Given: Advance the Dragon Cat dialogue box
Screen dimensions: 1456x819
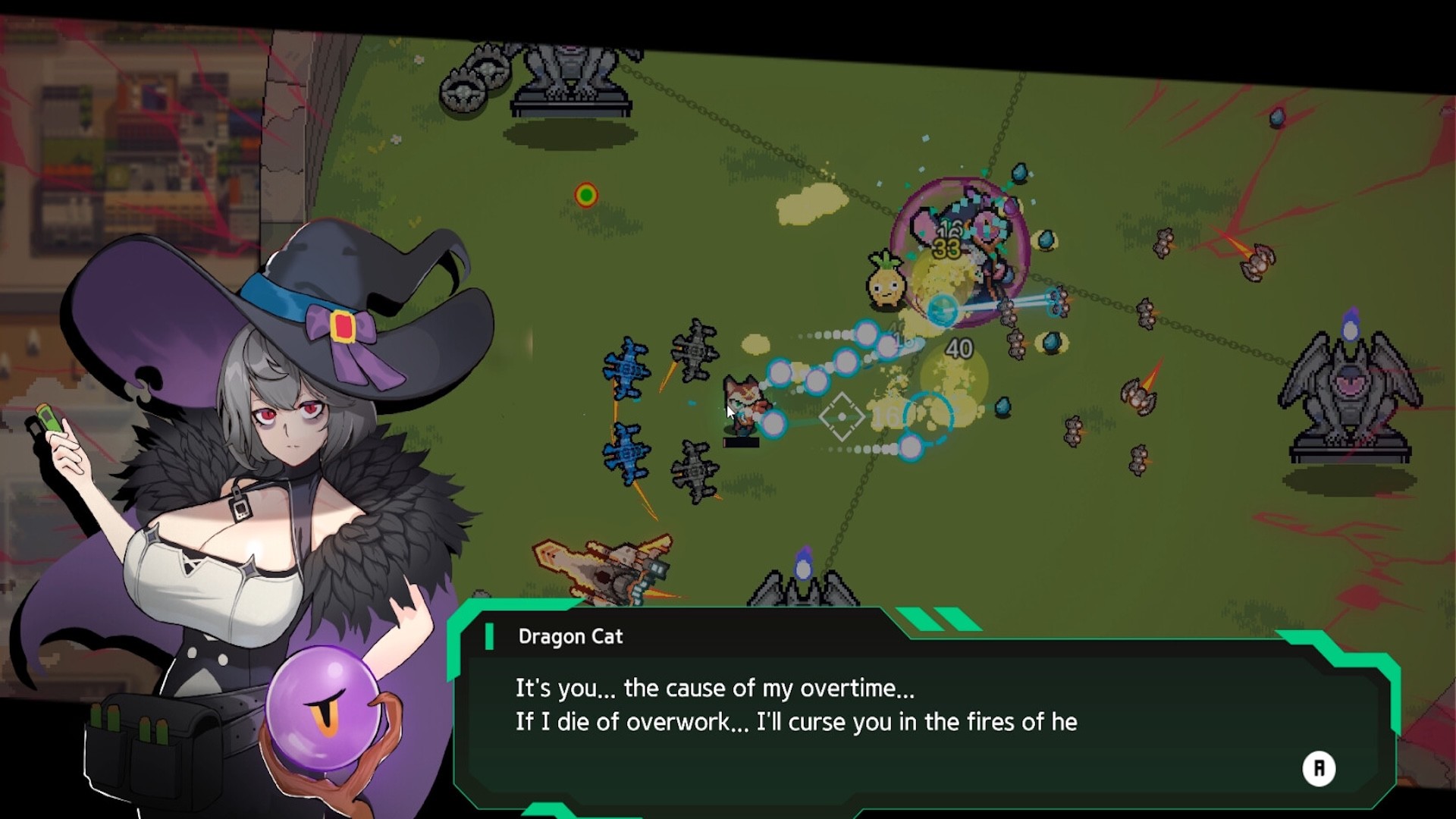Looking at the screenshot, I should pyautogui.click(x=1318, y=768).
